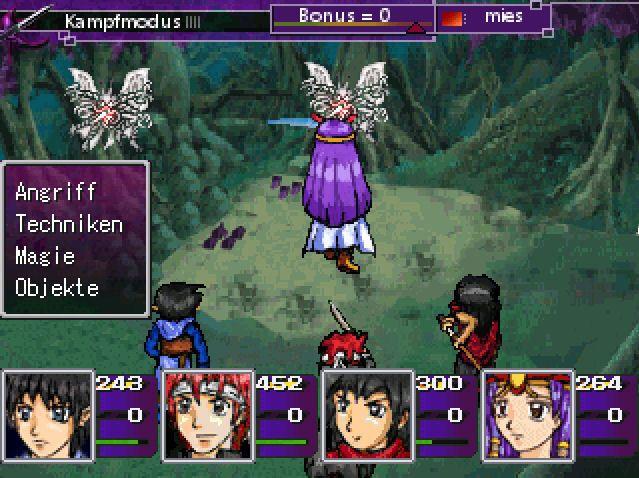Select Magie in the command menu

(x=45, y=255)
